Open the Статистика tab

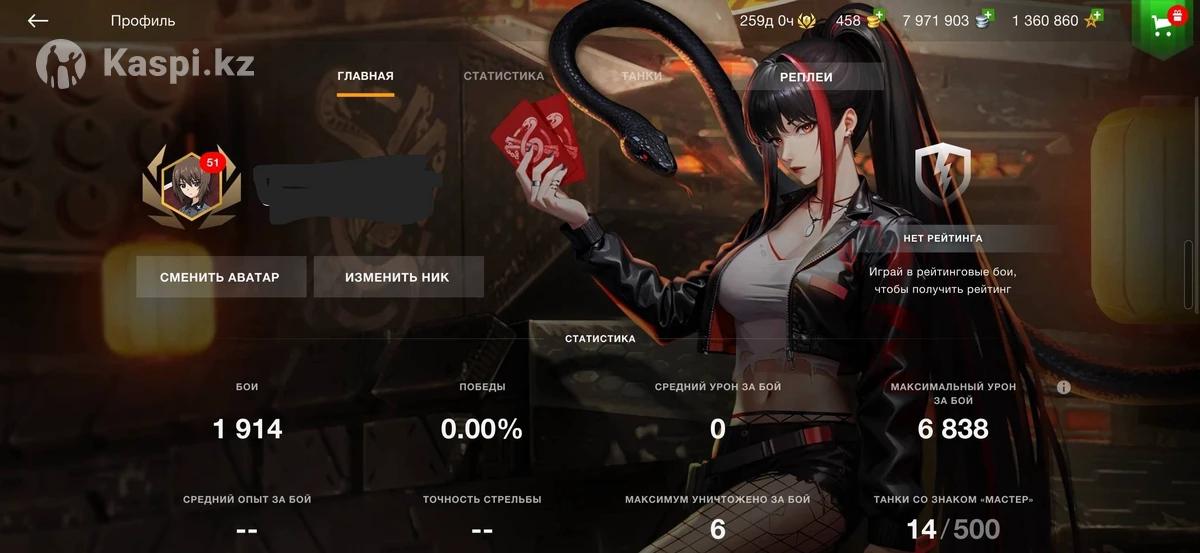click(503, 76)
